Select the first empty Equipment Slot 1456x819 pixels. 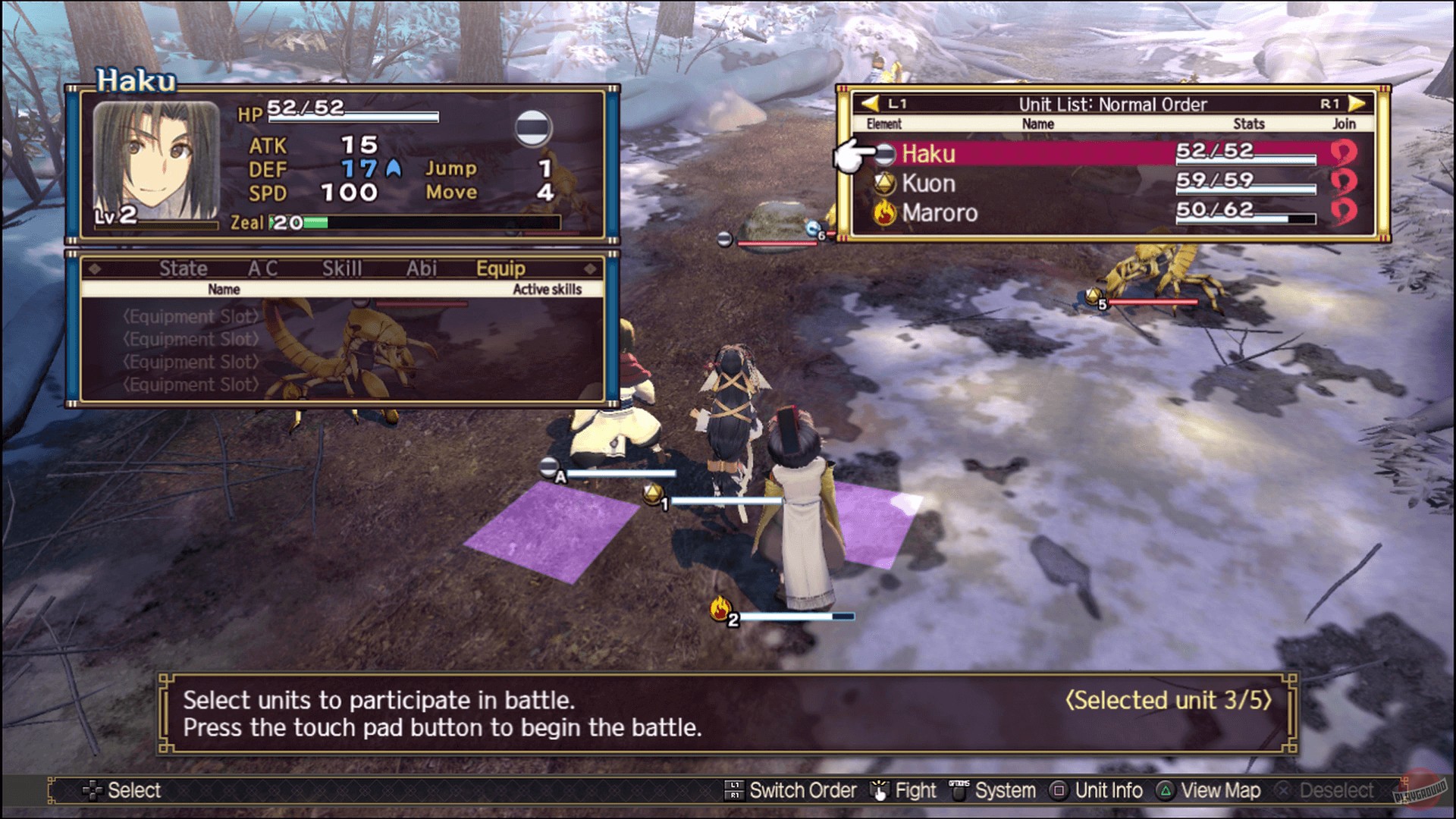[x=190, y=317]
